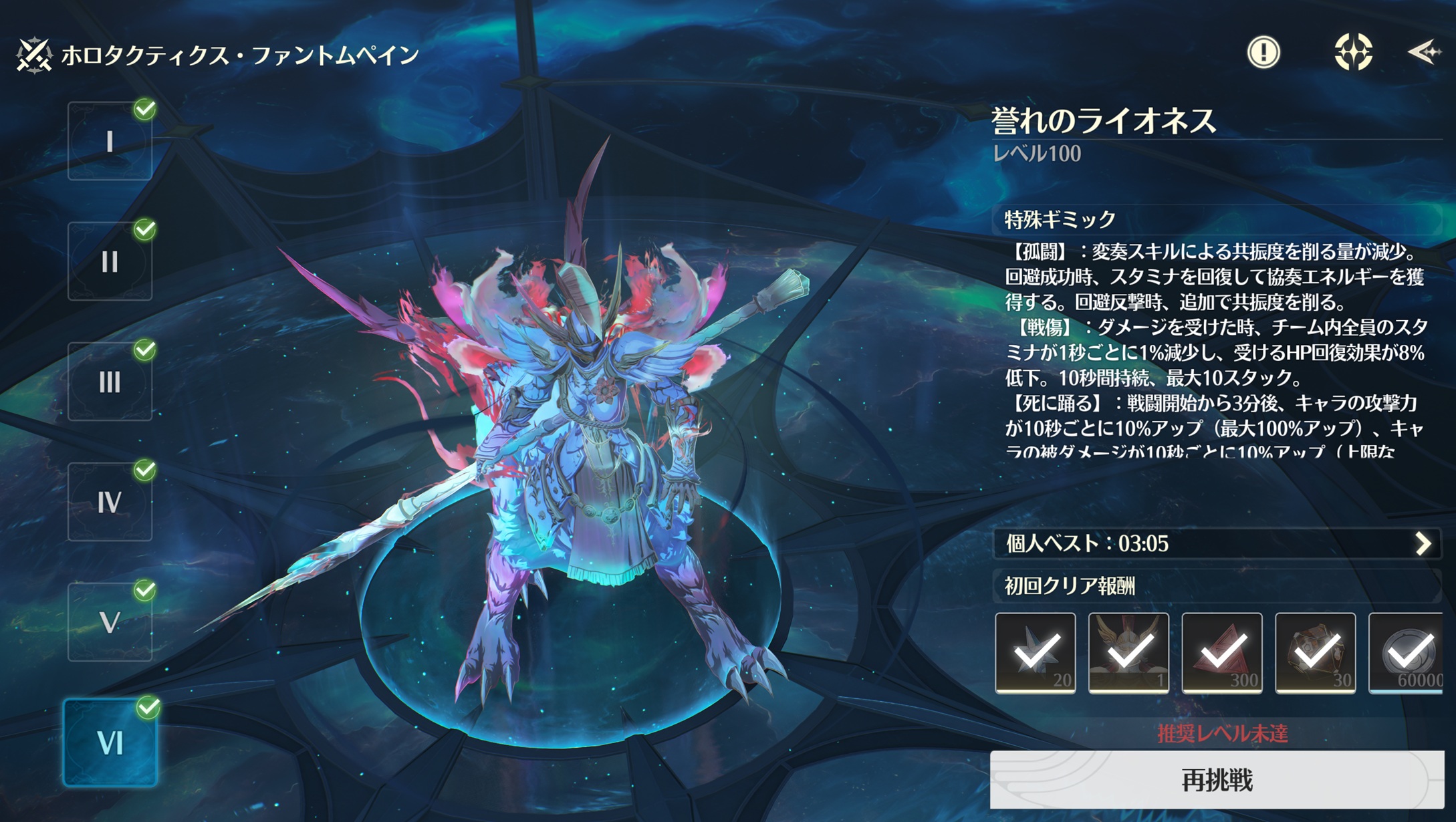1456x822 pixels.
Task: Switch to stage III tile
Action: [x=110, y=382]
